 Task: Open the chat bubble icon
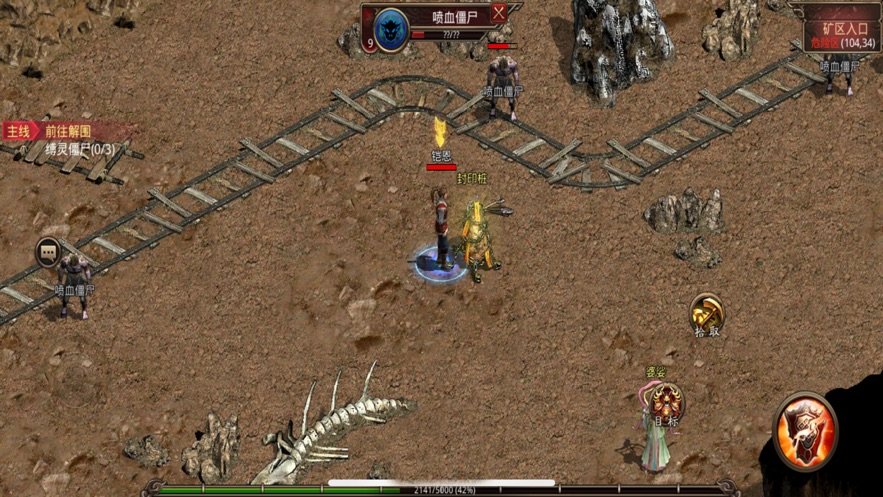click(x=48, y=251)
